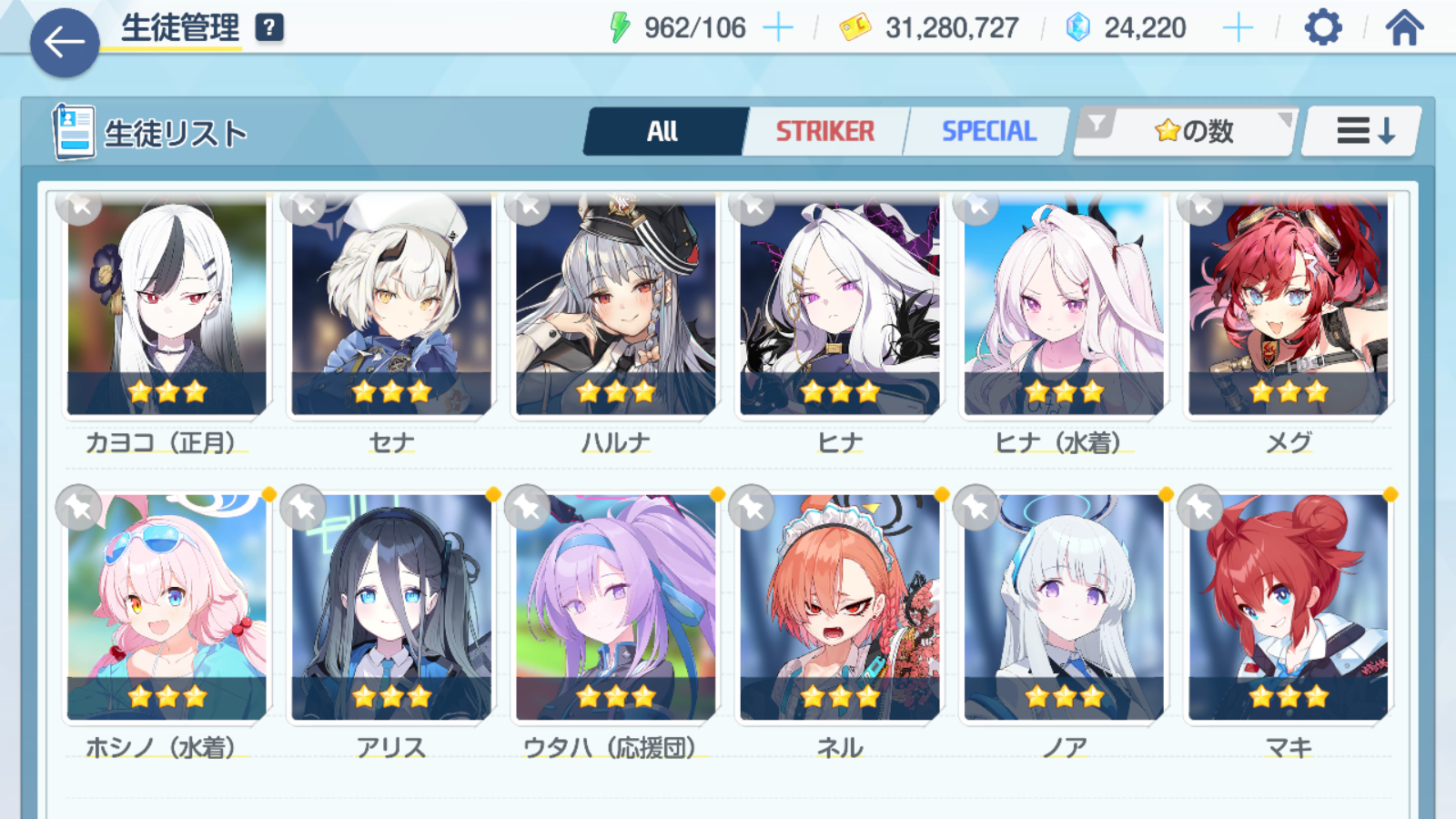1456x819 pixels.
Task: Buy more blue gems with plus button
Action: pyautogui.click(x=1238, y=28)
